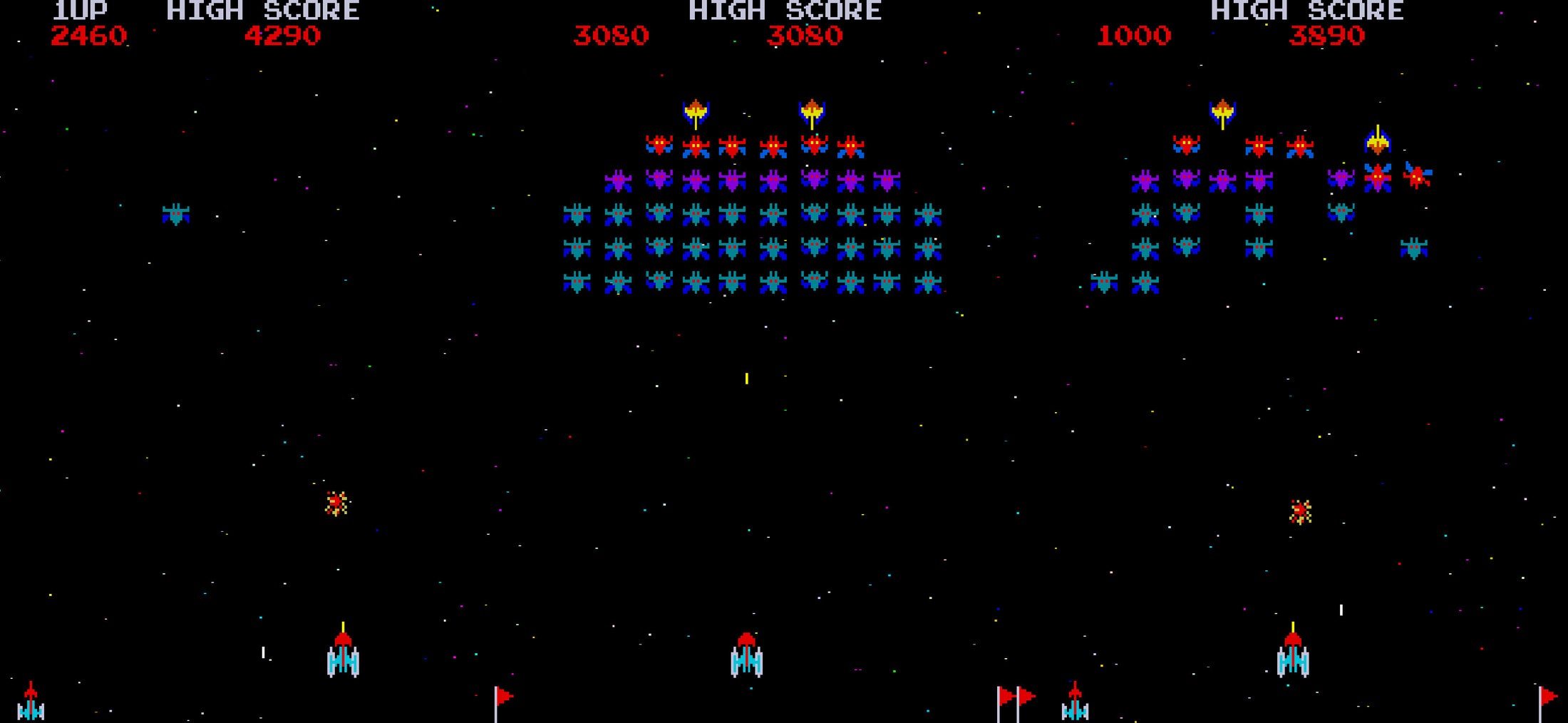Click the diving flagship on the right screen
The width and height of the screenshot is (1568, 723).
(x=1379, y=143)
